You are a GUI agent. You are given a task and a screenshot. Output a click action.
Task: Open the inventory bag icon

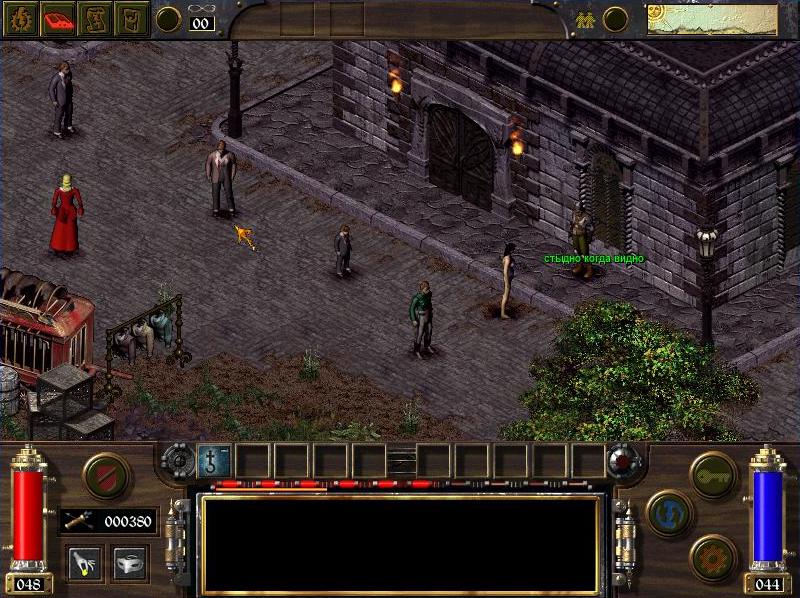(x=131, y=19)
